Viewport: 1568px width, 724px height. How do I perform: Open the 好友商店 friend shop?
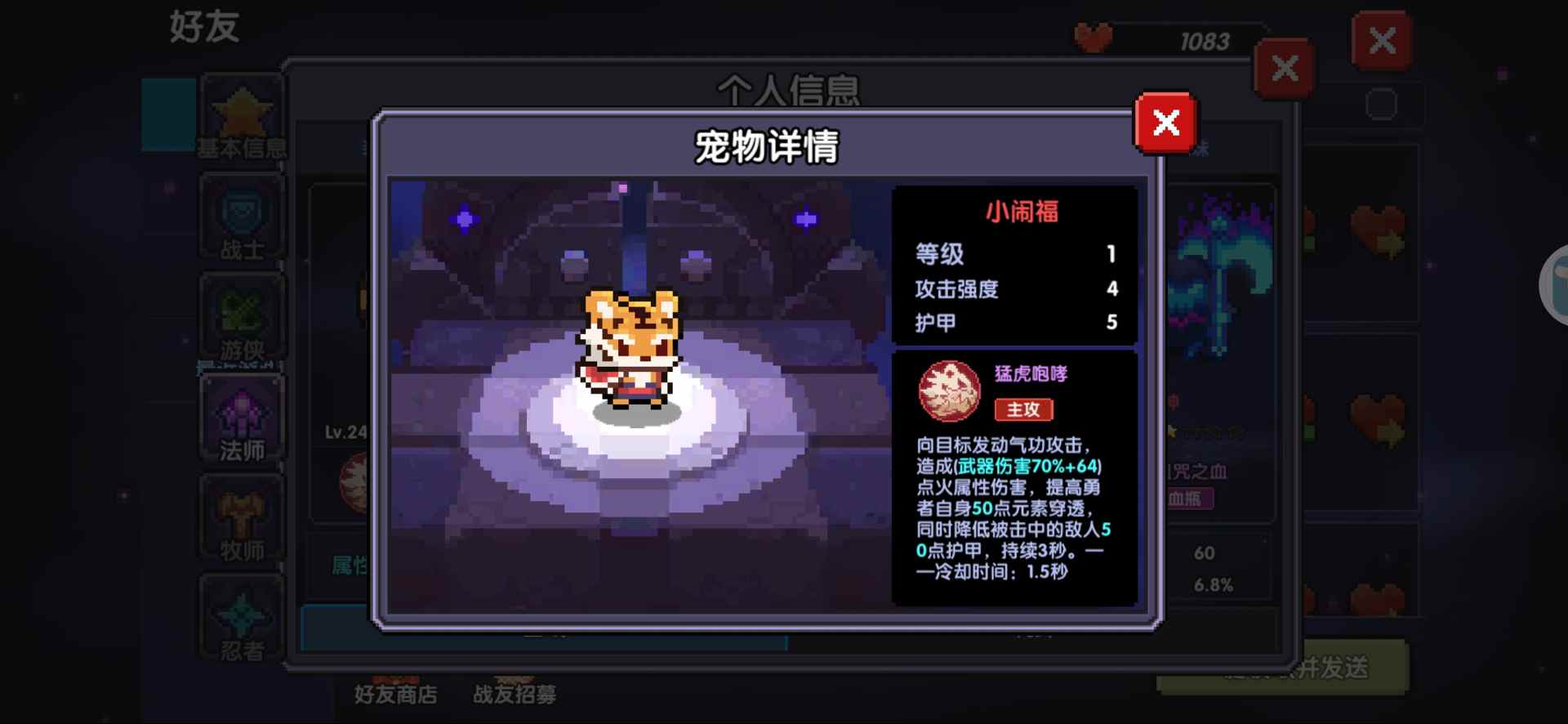click(397, 695)
